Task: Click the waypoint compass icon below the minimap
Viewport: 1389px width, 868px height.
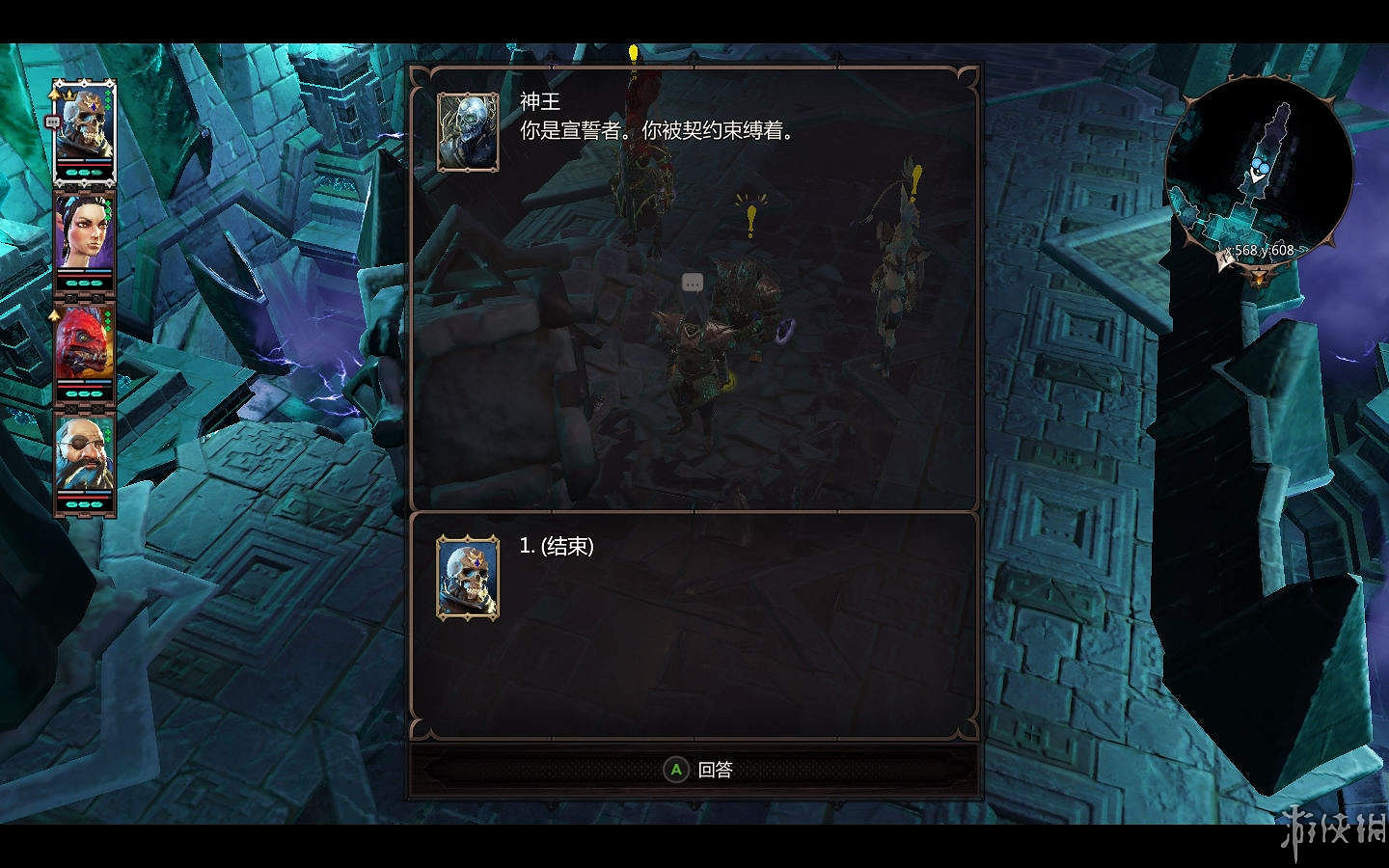Action: (x=1260, y=275)
